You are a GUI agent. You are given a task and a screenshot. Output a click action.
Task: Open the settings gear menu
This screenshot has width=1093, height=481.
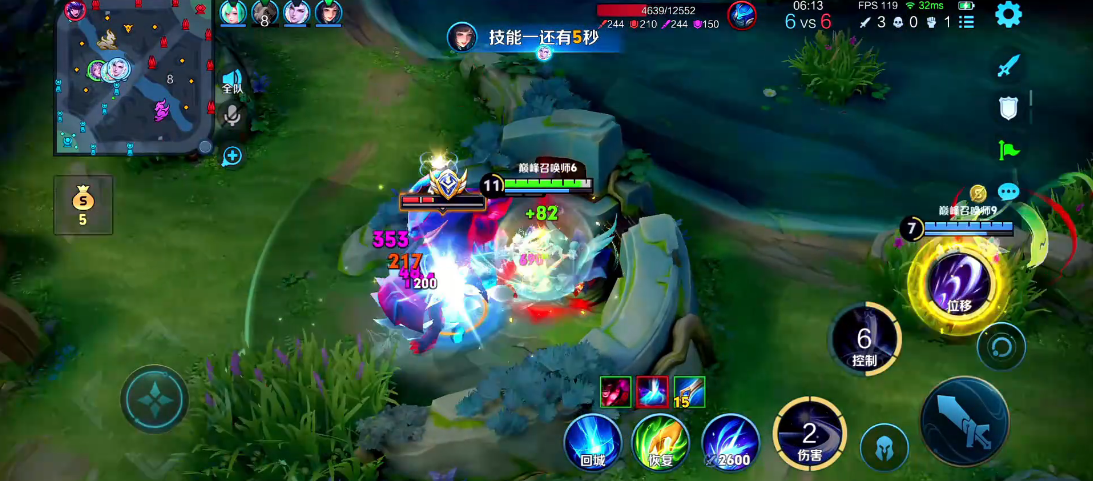tap(1008, 15)
